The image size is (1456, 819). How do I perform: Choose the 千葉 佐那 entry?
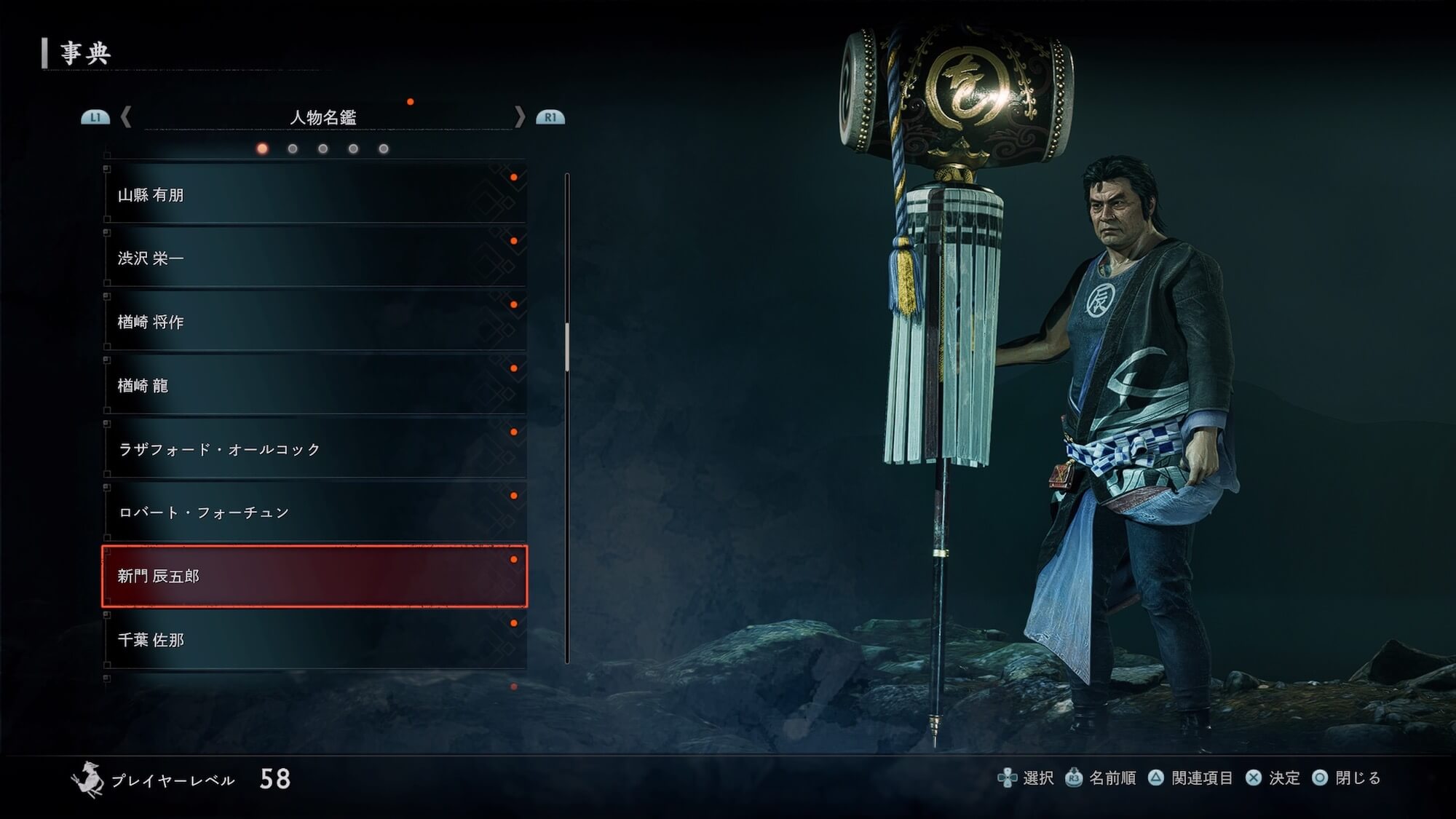coord(314,639)
